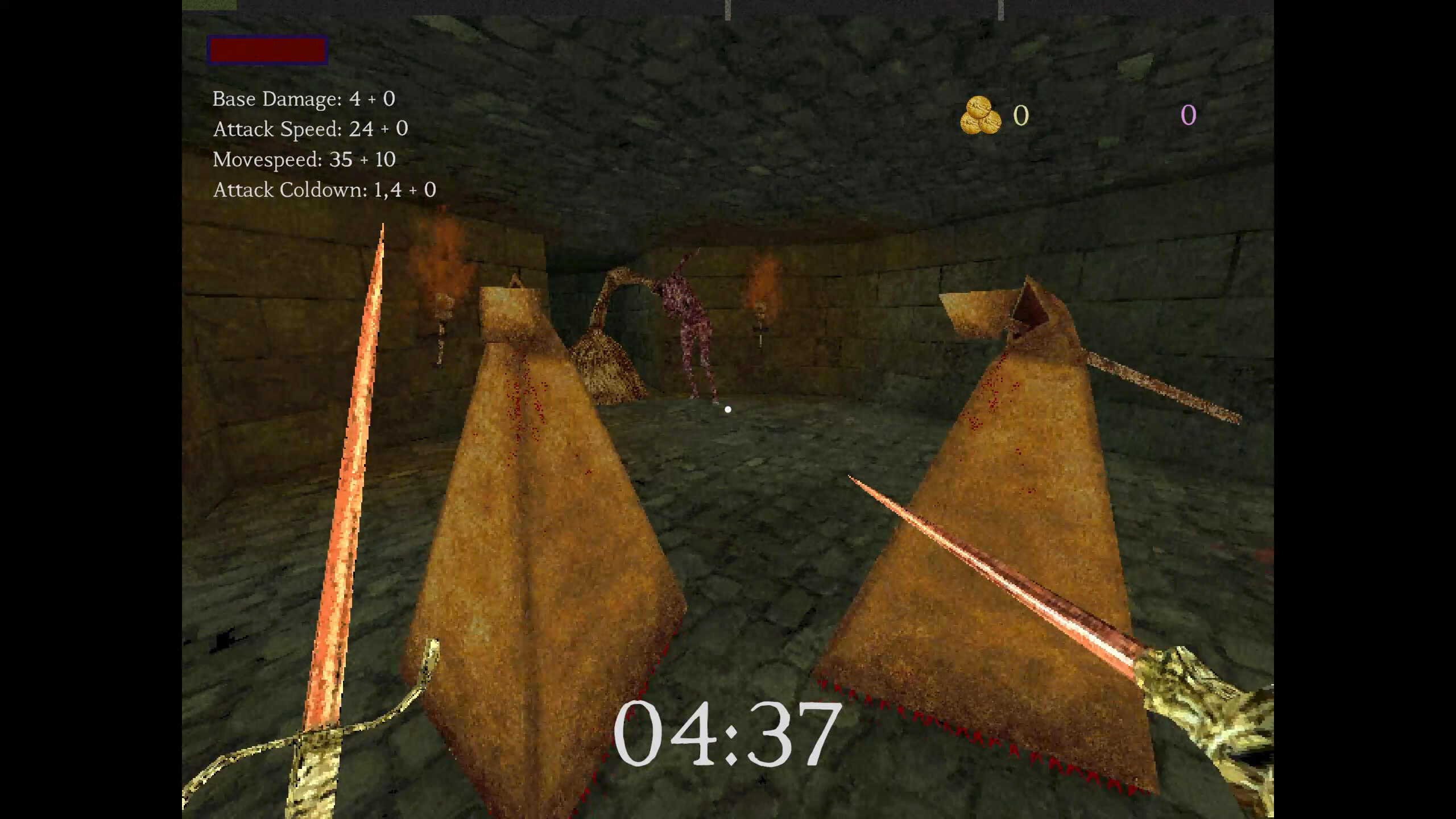Click the Movespeed stat text
This screenshot has height=819, width=1456.
[x=304, y=160]
